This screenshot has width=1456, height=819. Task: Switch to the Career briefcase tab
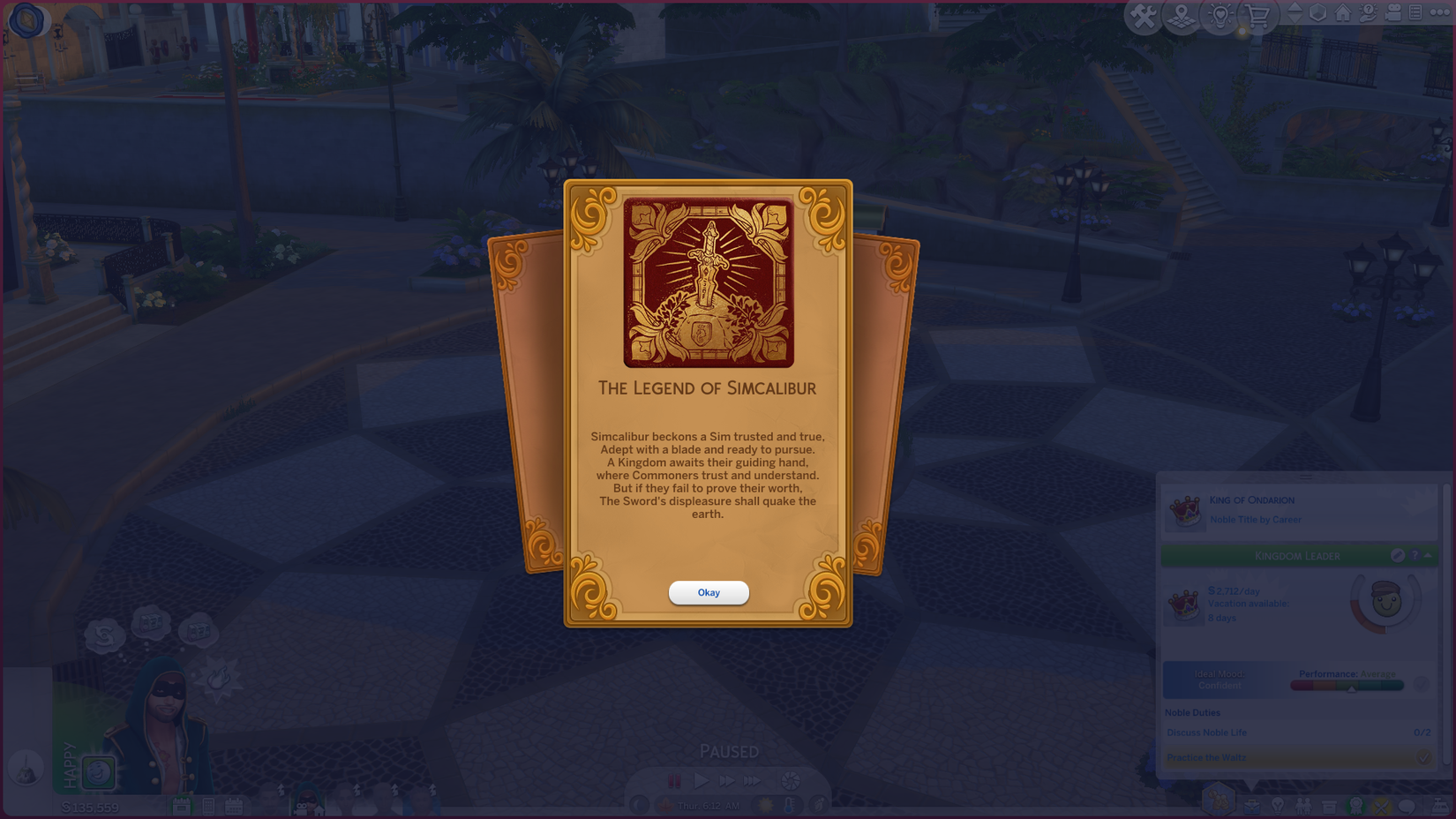[x=1252, y=806]
